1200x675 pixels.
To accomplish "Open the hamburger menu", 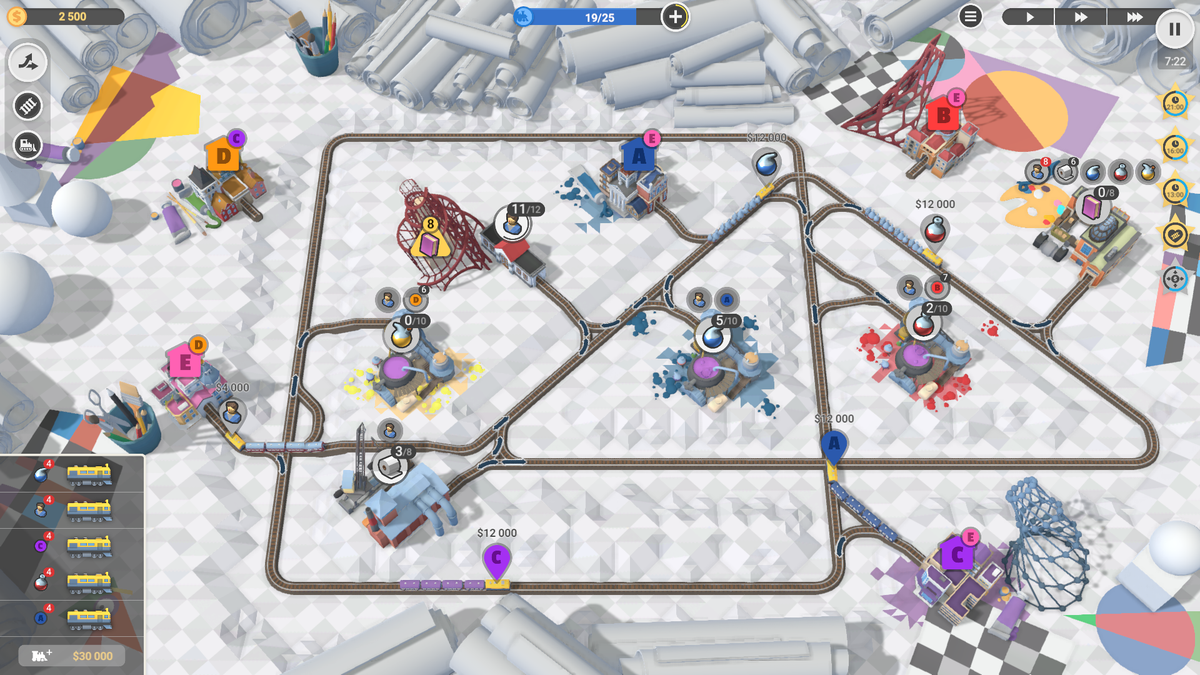I will 970,16.
